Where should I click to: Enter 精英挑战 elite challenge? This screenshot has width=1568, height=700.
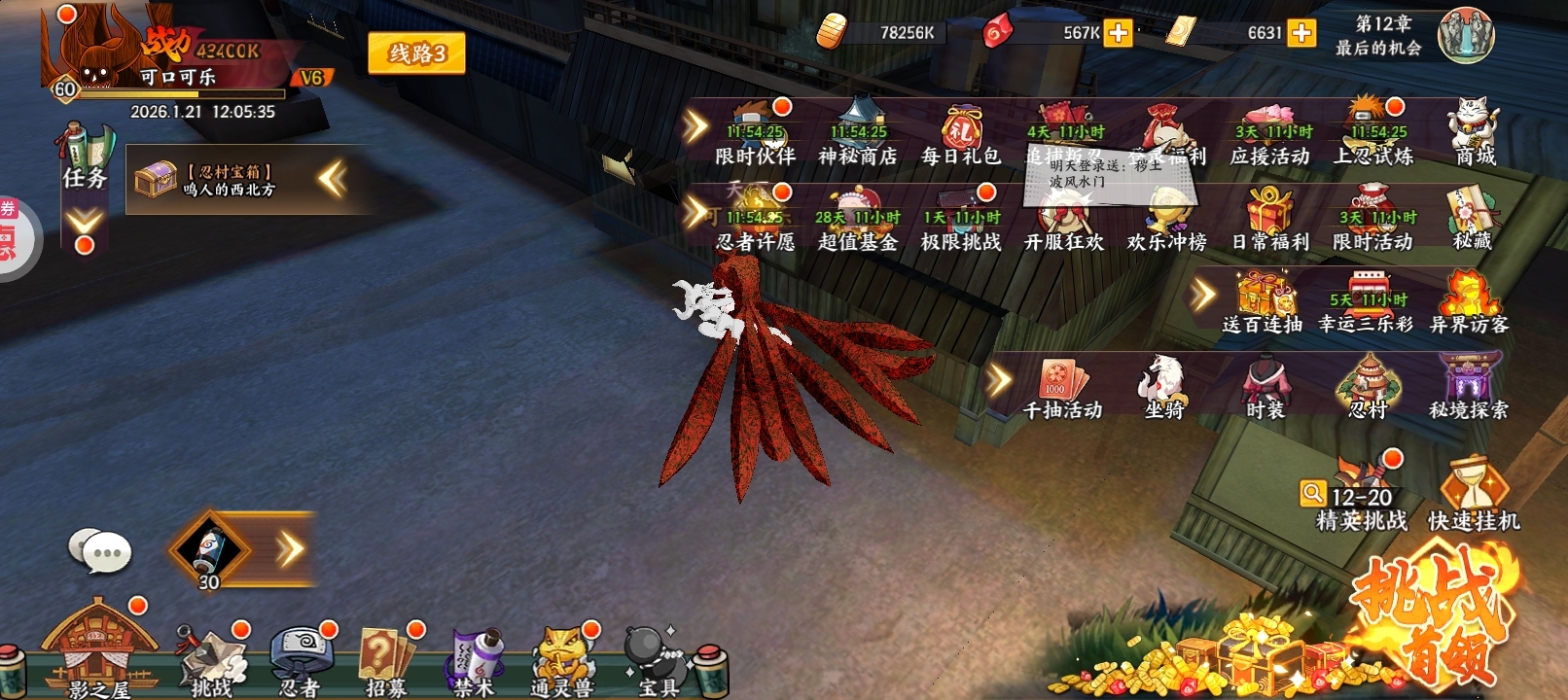coord(1362,494)
